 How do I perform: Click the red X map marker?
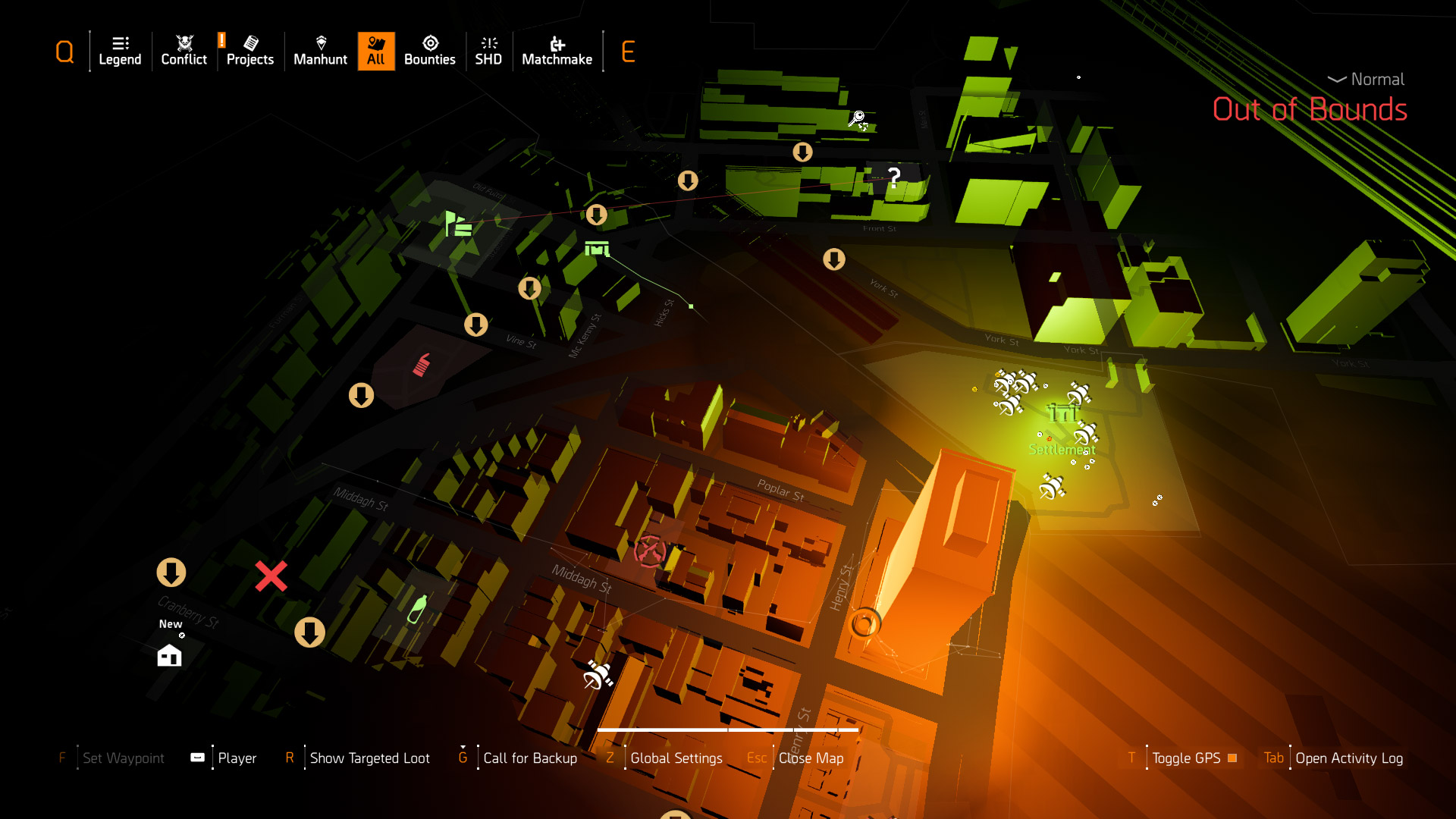point(271,576)
